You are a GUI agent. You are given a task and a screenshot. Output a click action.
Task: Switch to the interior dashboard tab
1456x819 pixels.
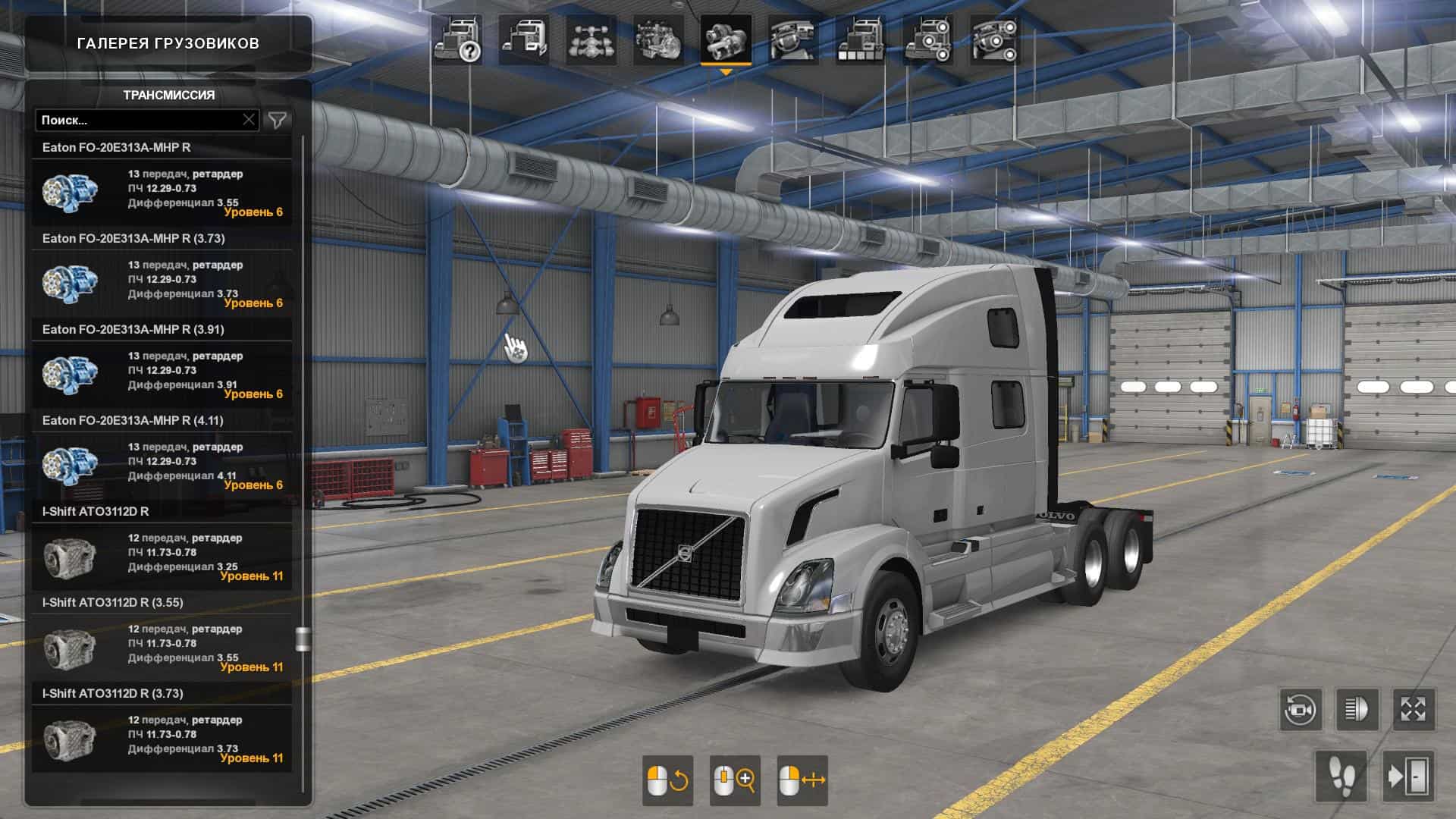[x=792, y=41]
